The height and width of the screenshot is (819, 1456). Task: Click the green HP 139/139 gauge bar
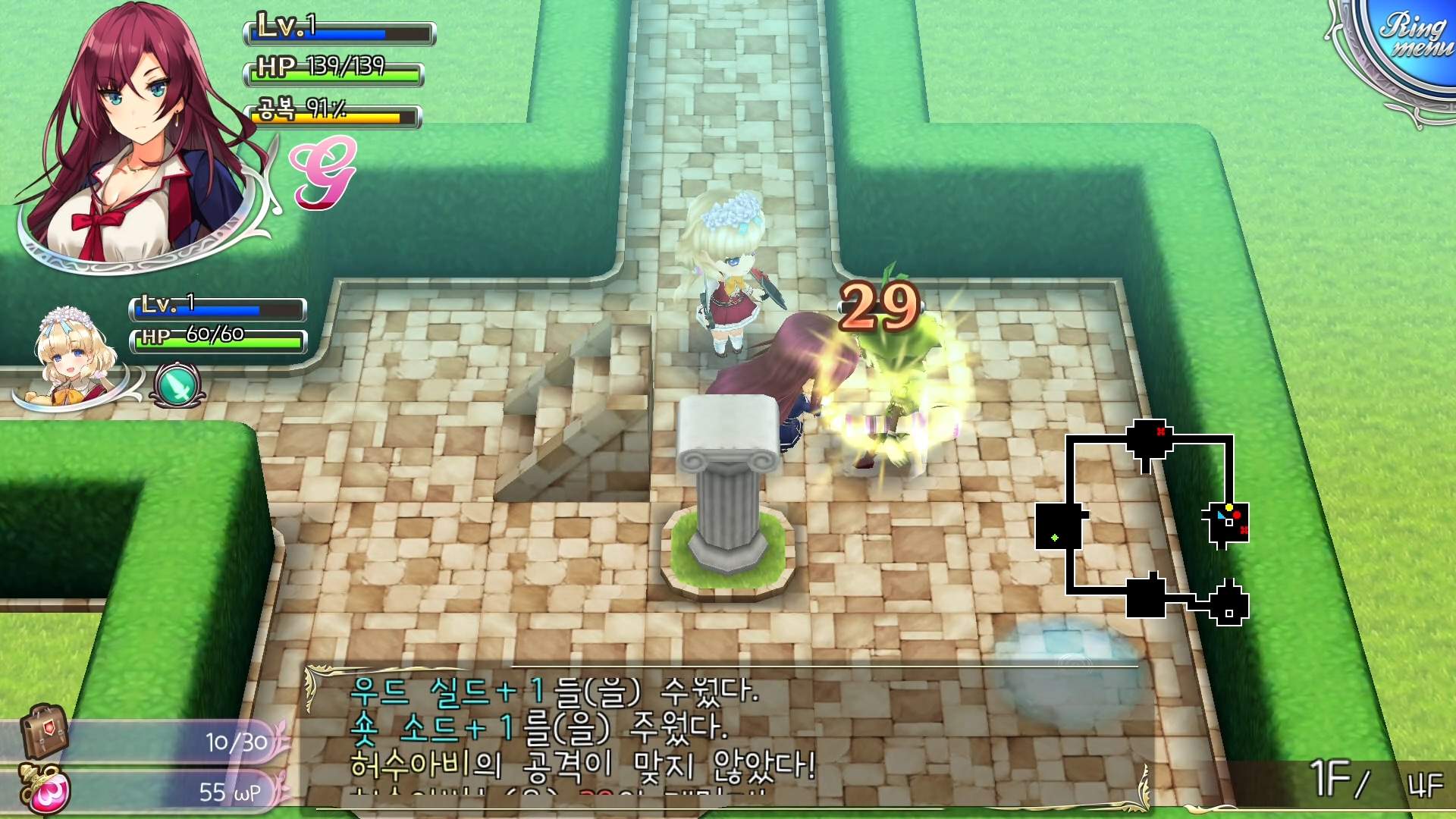[334, 73]
